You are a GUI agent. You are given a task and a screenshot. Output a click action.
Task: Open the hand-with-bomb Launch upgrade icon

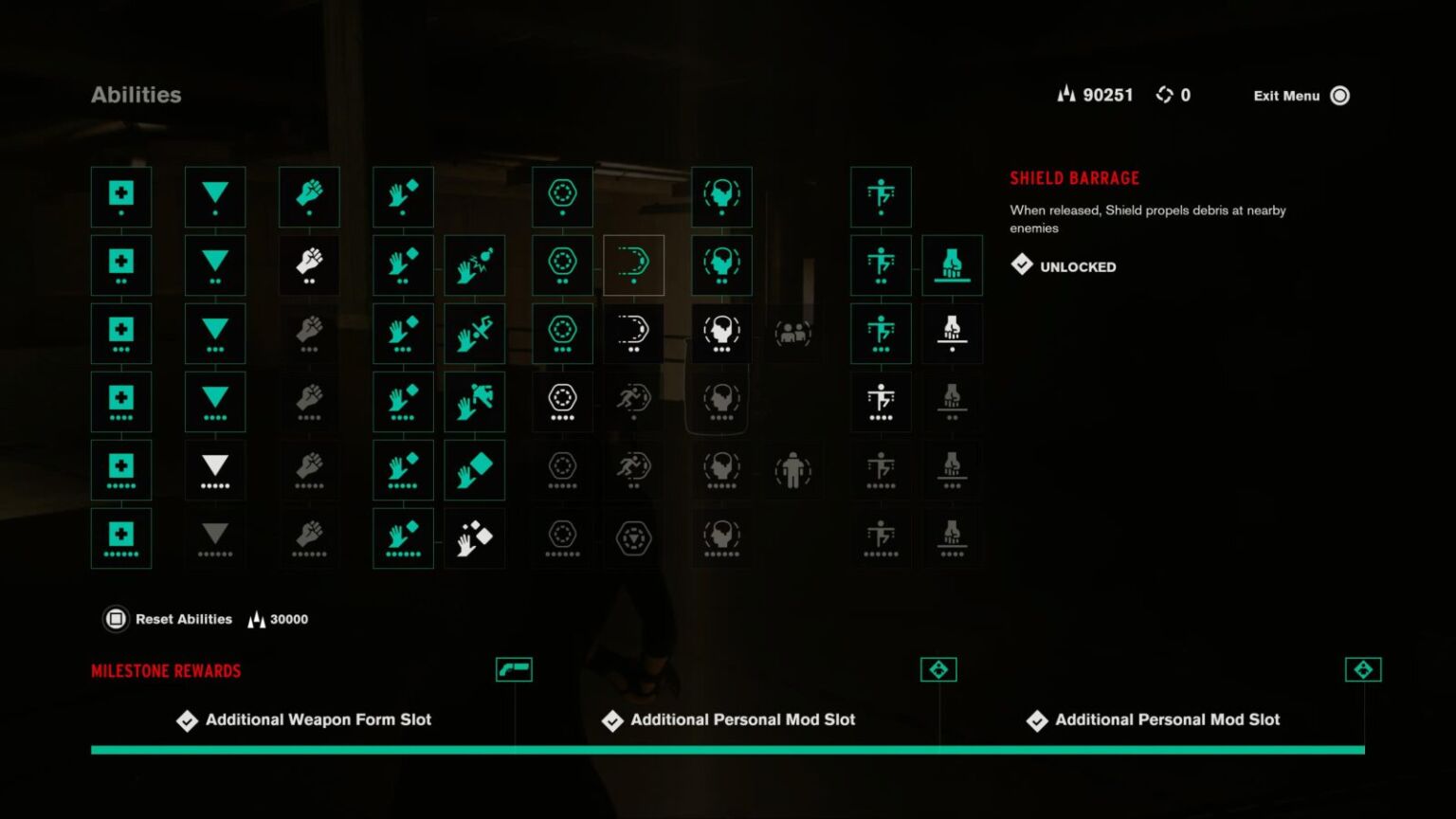tap(475, 264)
